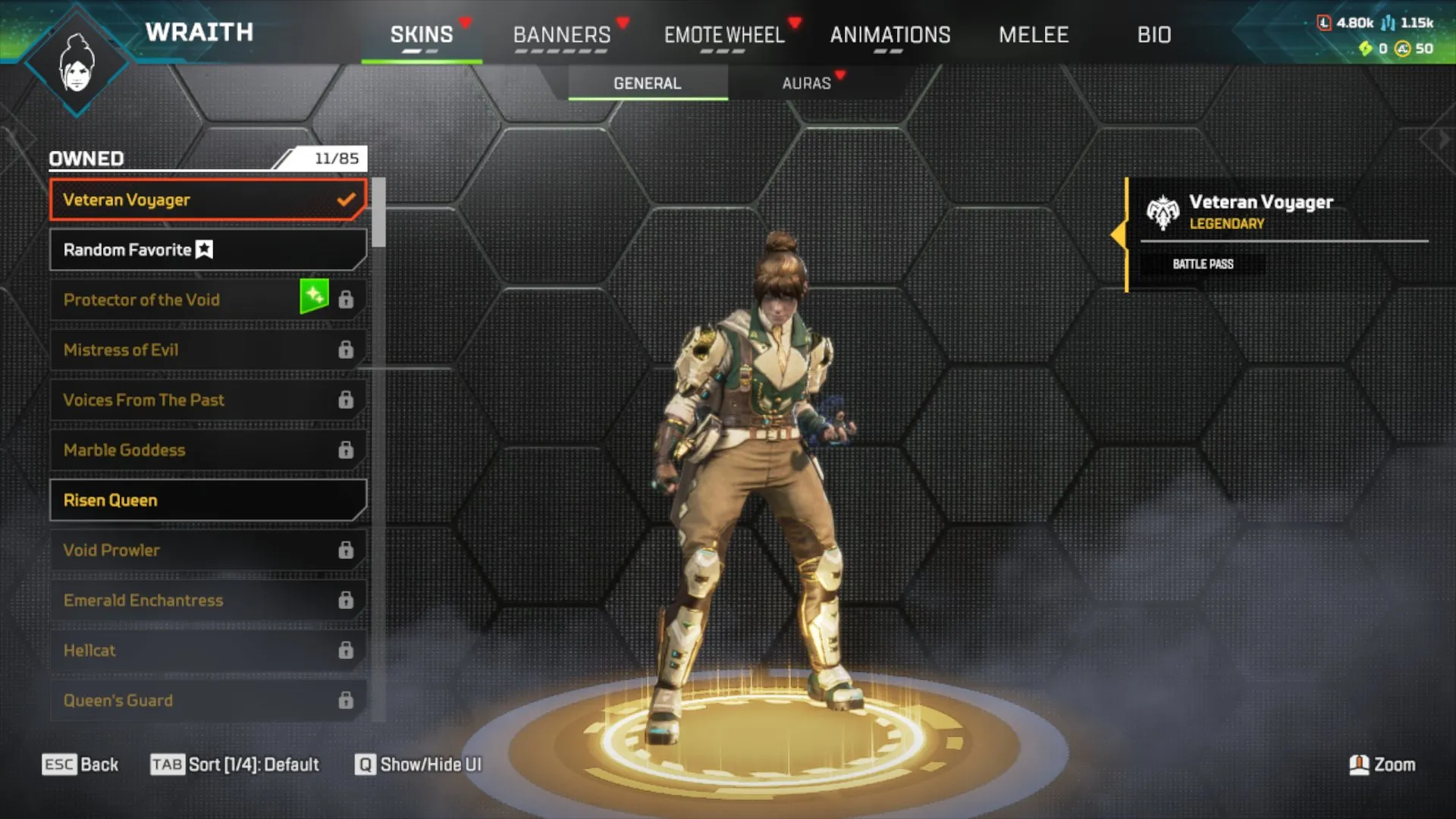Click the Zoom magnifier icon at bottom right

1360,764
